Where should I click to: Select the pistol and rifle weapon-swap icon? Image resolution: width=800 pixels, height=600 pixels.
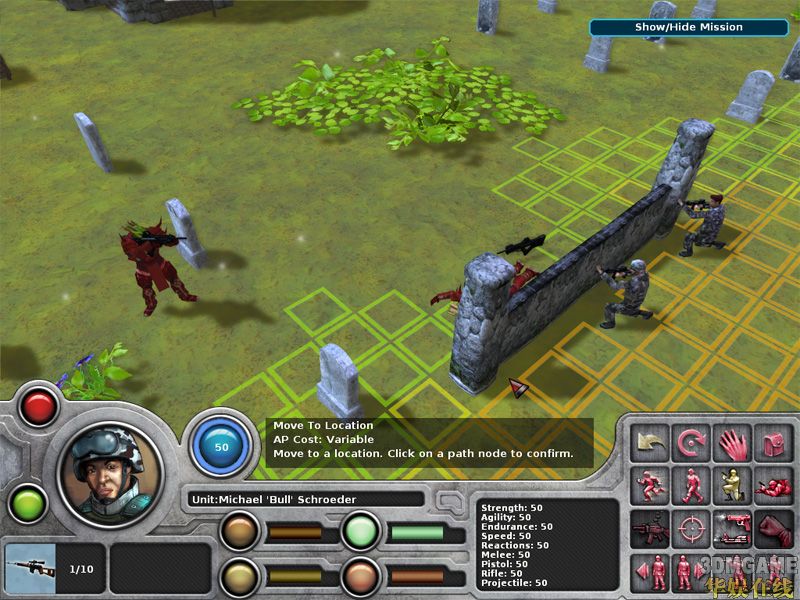pos(733,527)
